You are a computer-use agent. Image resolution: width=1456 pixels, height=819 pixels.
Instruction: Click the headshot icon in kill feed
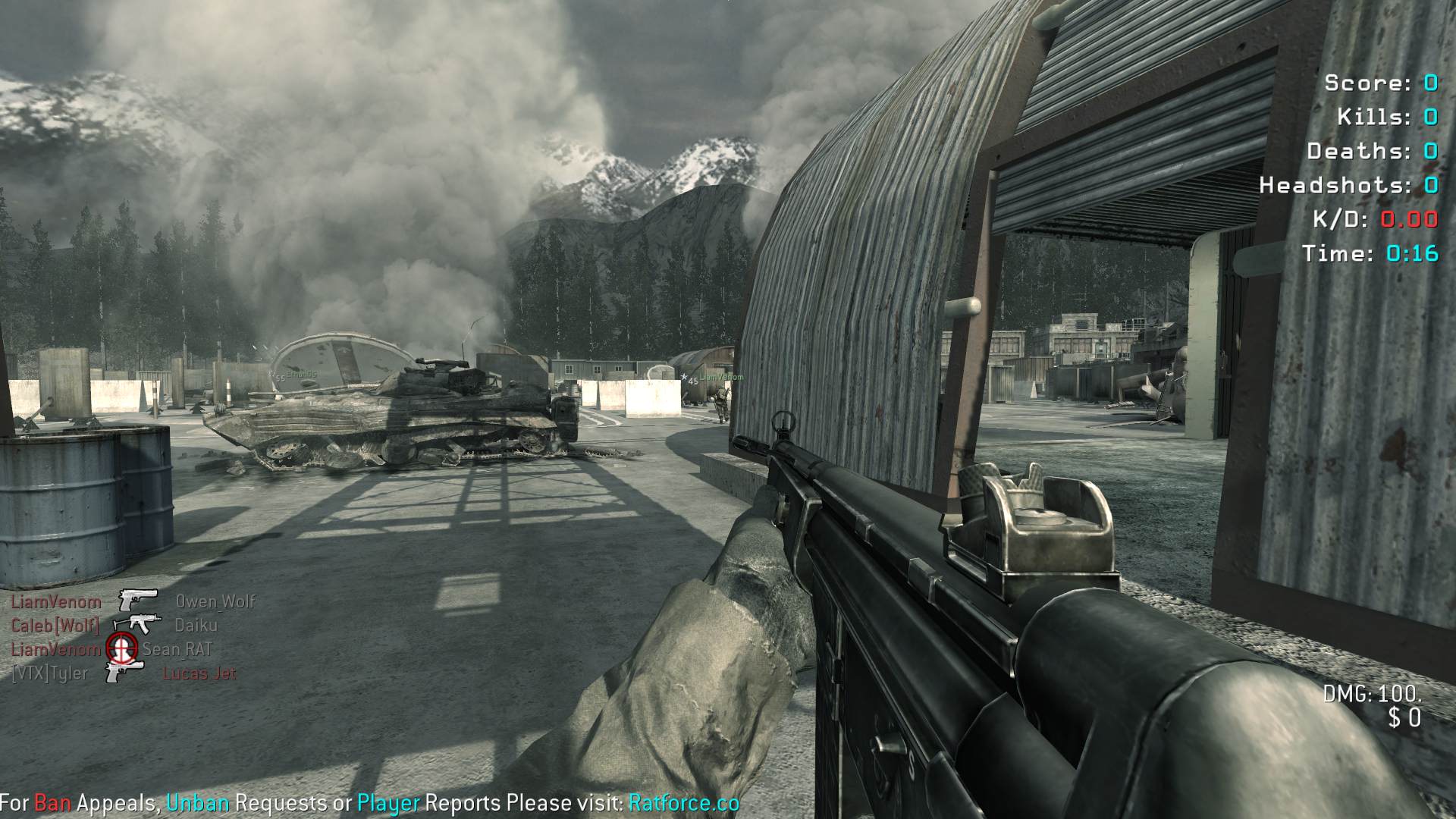tap(121, 648)
